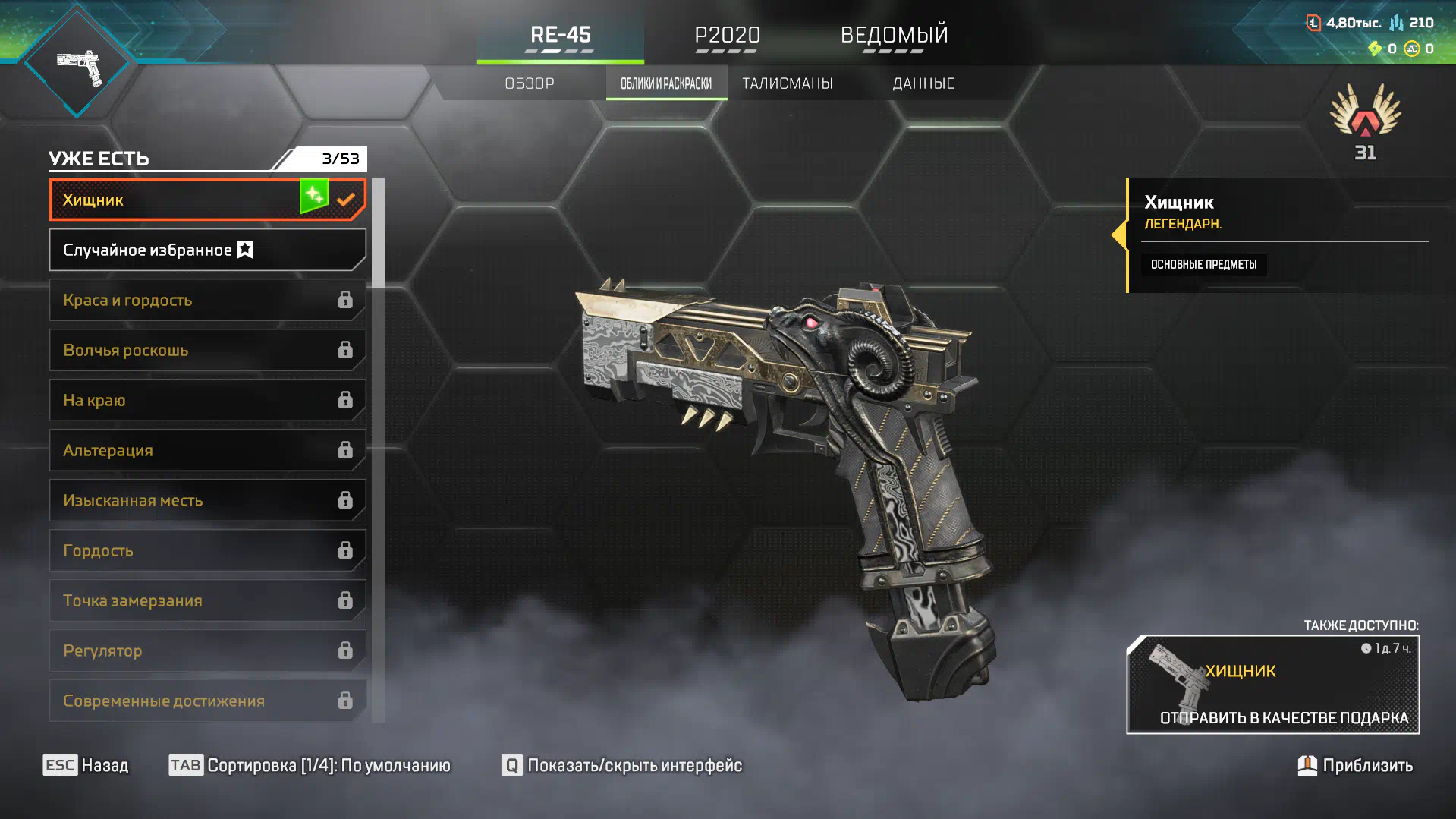Click the ОСНОВНЫЕ ПРЕДМЕТЫ tag
This screenshot has width=1456, height=819.
pos(1203,264)
